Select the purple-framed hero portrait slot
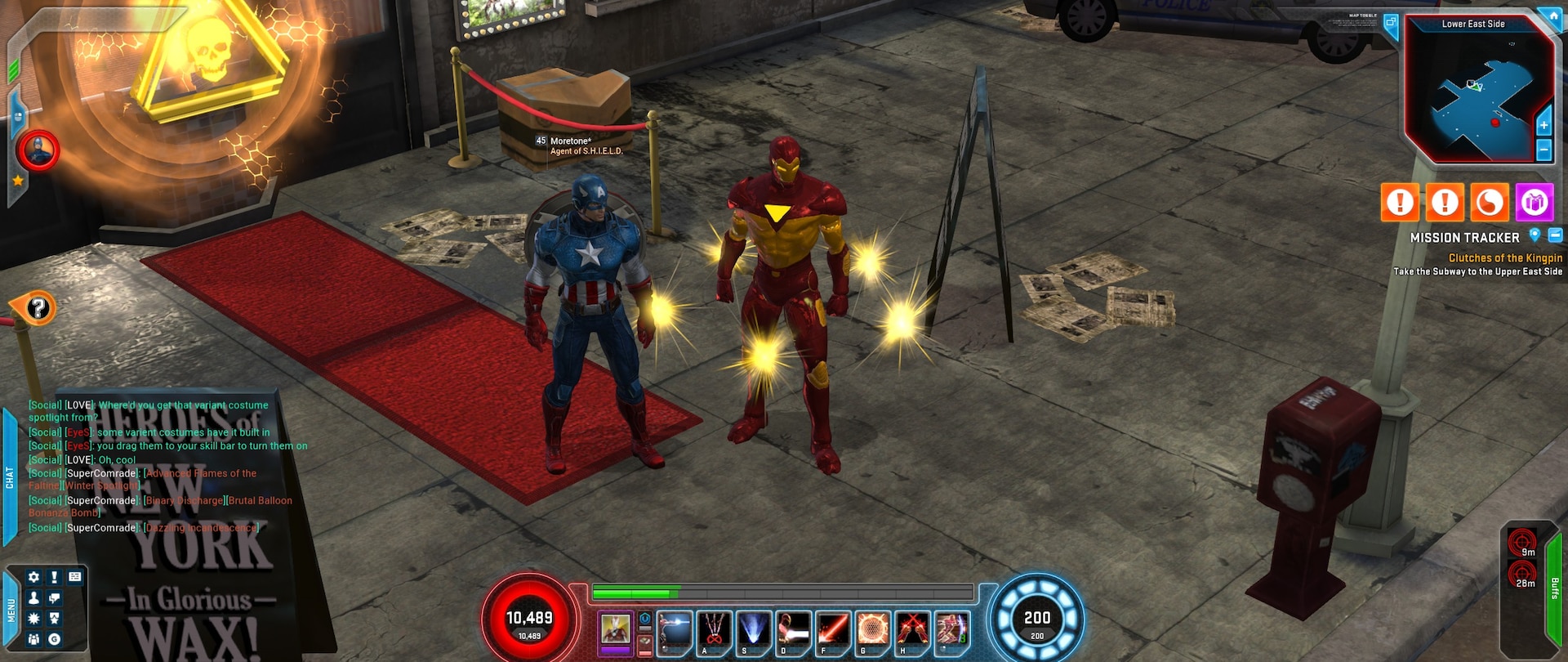 [x=616, y=631]
